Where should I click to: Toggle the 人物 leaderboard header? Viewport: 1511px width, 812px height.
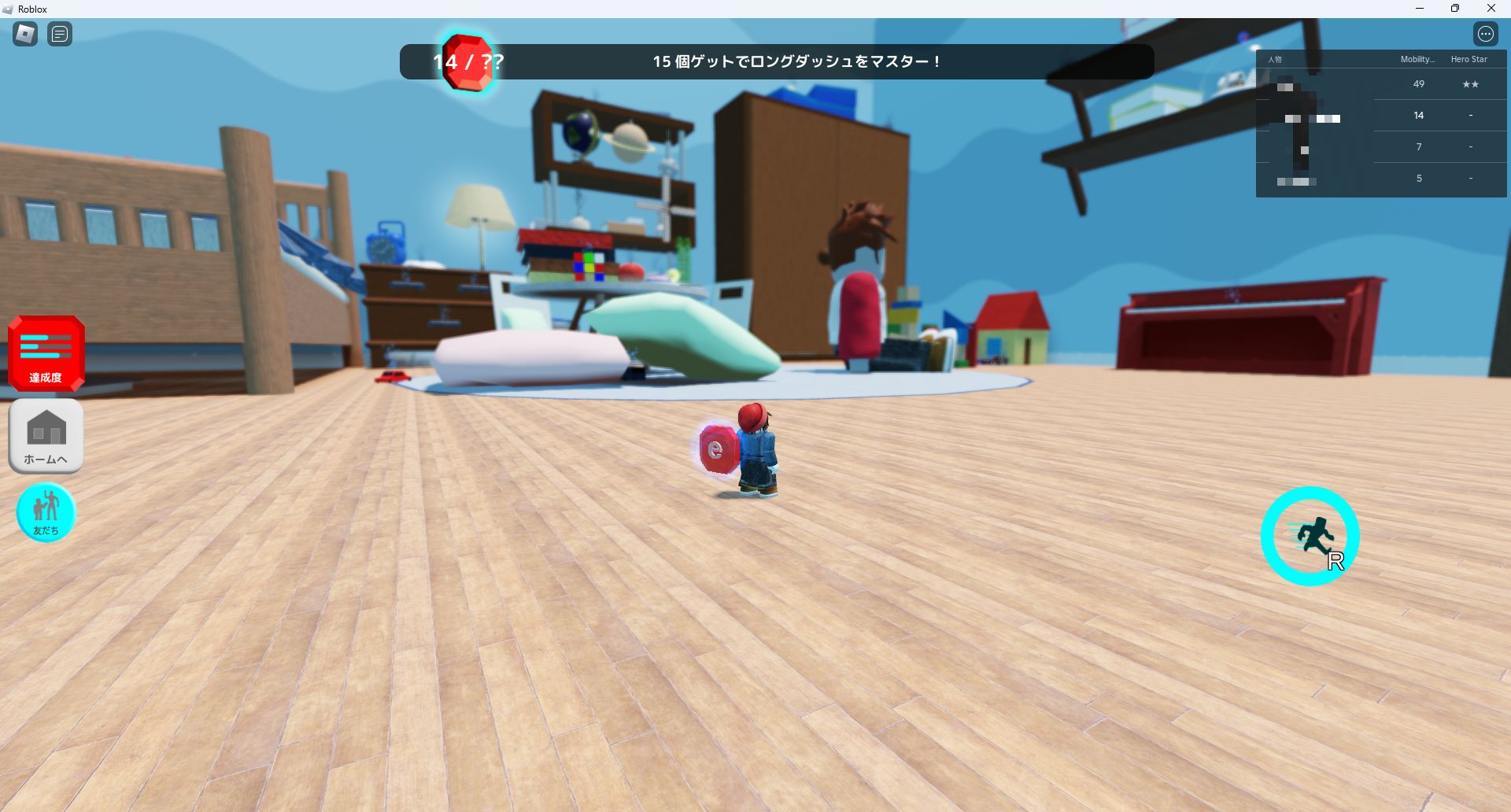1275,58
